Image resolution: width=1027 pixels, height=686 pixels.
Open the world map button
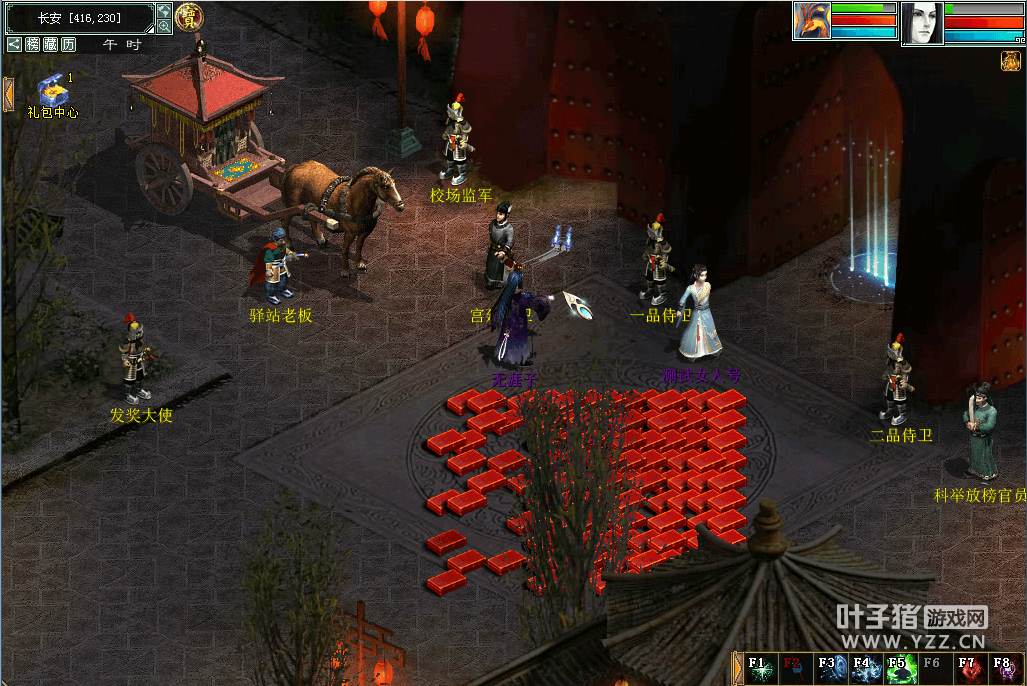(164, 11)
